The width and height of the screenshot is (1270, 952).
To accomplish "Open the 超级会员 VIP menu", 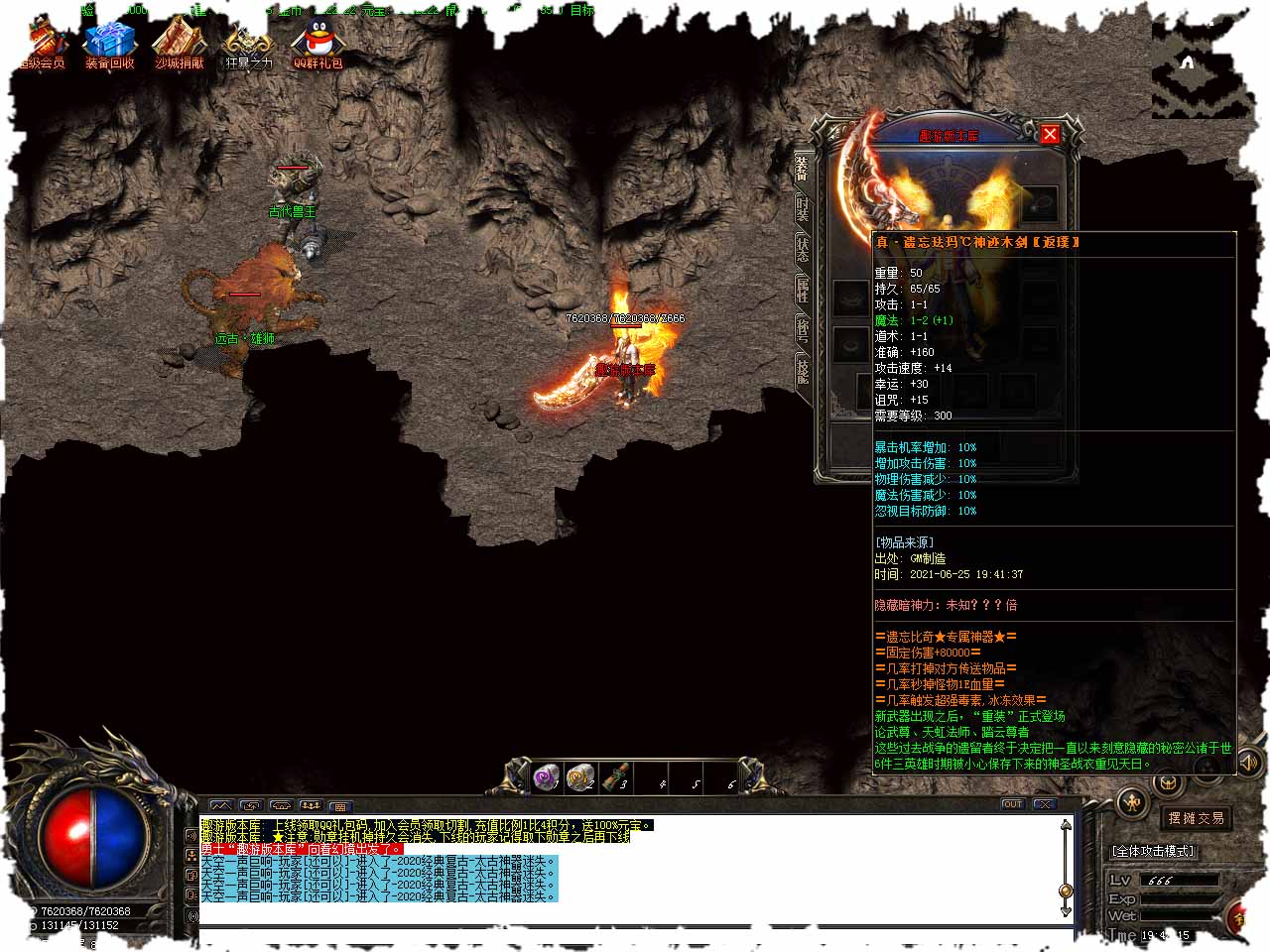I will [44, 45].
